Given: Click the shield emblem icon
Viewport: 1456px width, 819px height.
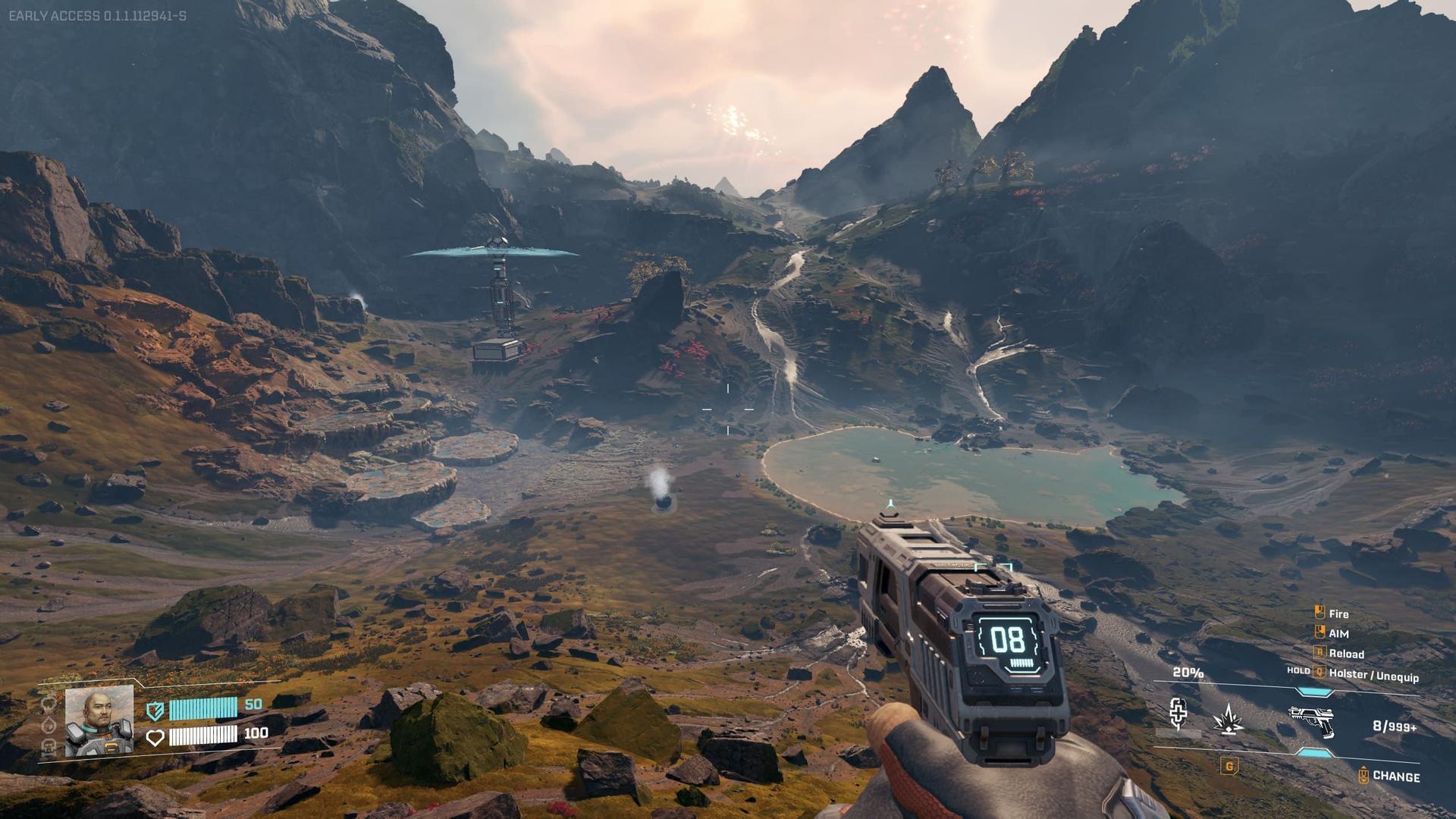Looking at the screenshot, I should pyautogui.click(x=155, y=711).
